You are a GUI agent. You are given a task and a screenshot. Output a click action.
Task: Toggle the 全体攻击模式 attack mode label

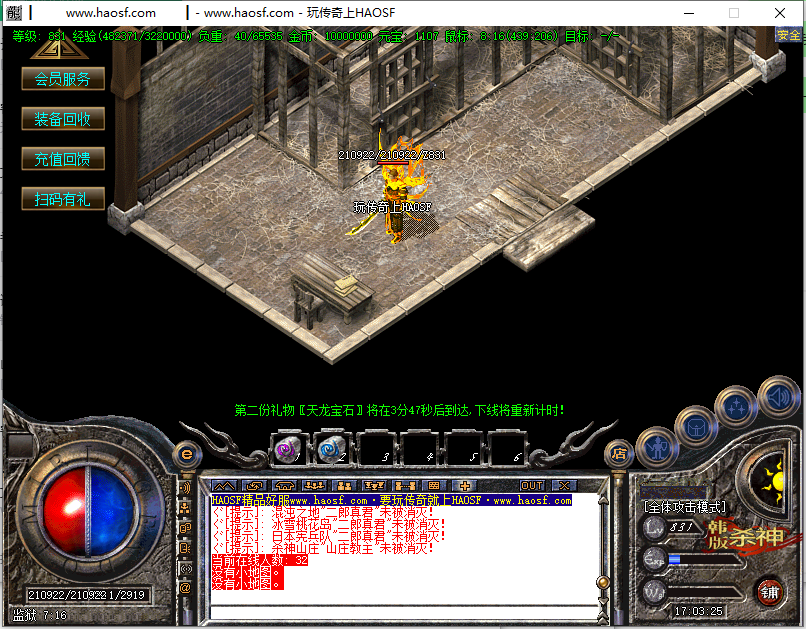point(685,507)
